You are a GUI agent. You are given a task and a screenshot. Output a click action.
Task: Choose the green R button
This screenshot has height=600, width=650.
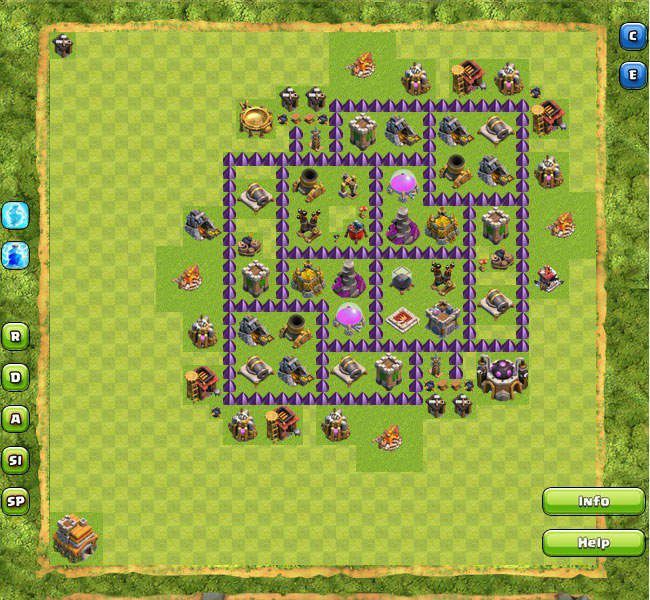pos(15,336)
